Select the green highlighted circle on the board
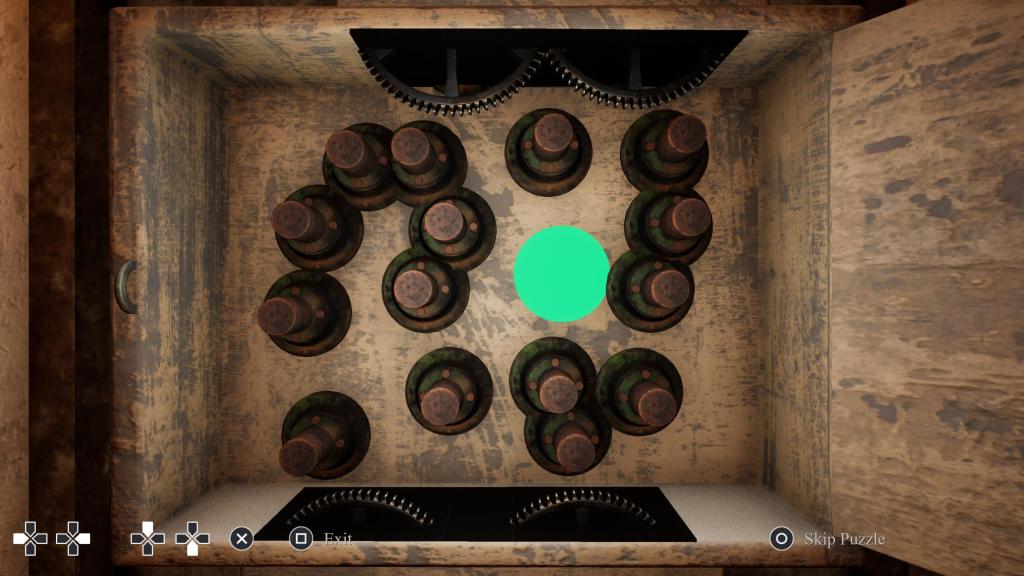 561,274
